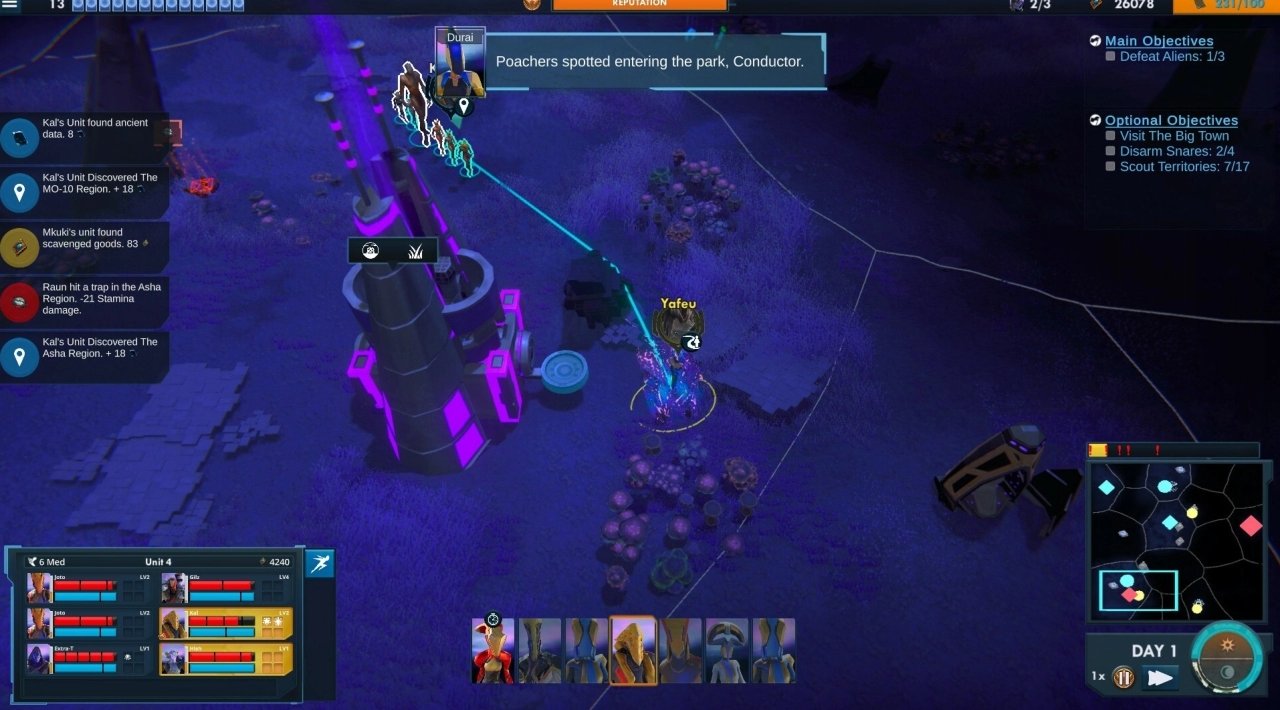Open the hamburger menu

pyautogui.click(x=10, y=5)
